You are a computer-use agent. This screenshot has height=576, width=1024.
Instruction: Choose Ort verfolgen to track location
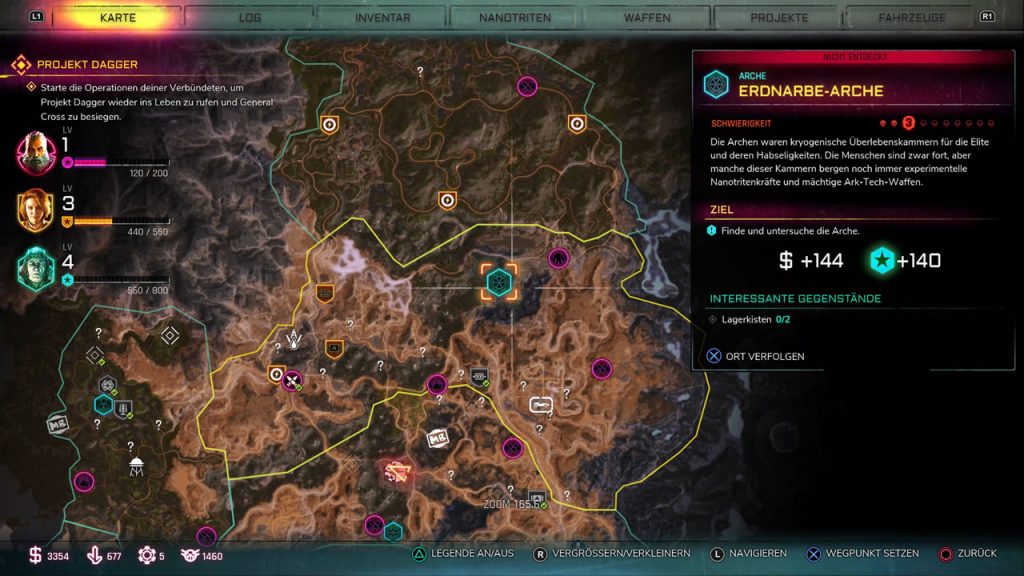pyautogui.click(x=756, y=356)
